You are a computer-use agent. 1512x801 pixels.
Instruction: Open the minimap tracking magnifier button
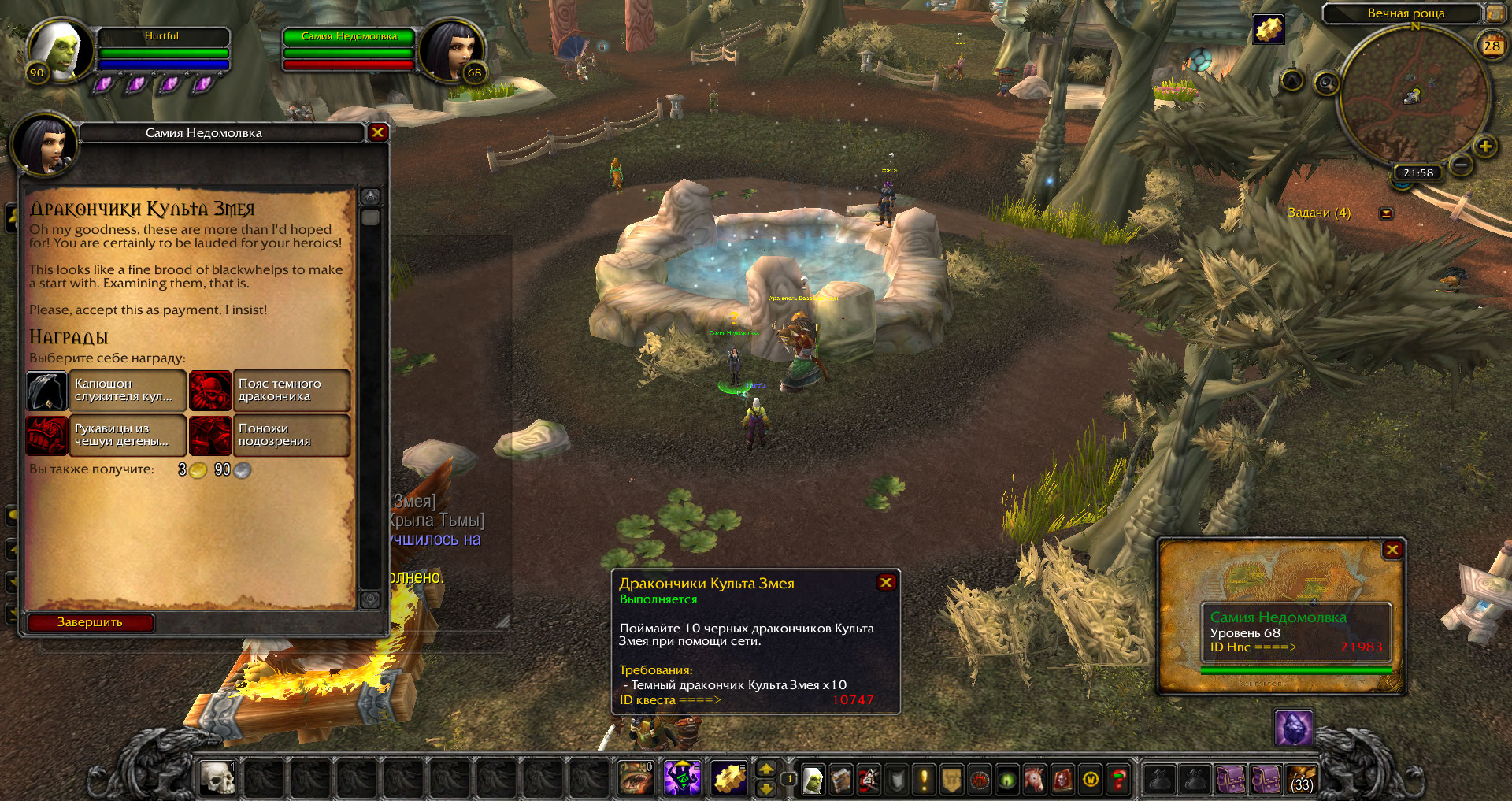(1326, 83)
